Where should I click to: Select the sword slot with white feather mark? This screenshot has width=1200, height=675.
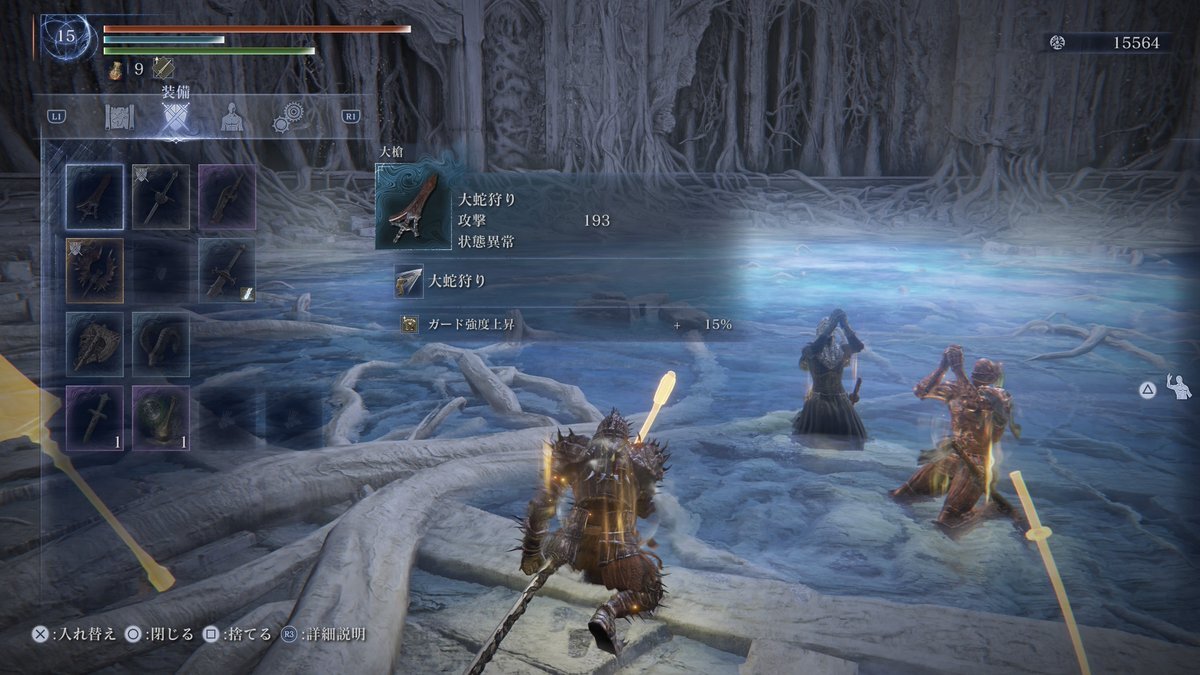tap(227, 270)
